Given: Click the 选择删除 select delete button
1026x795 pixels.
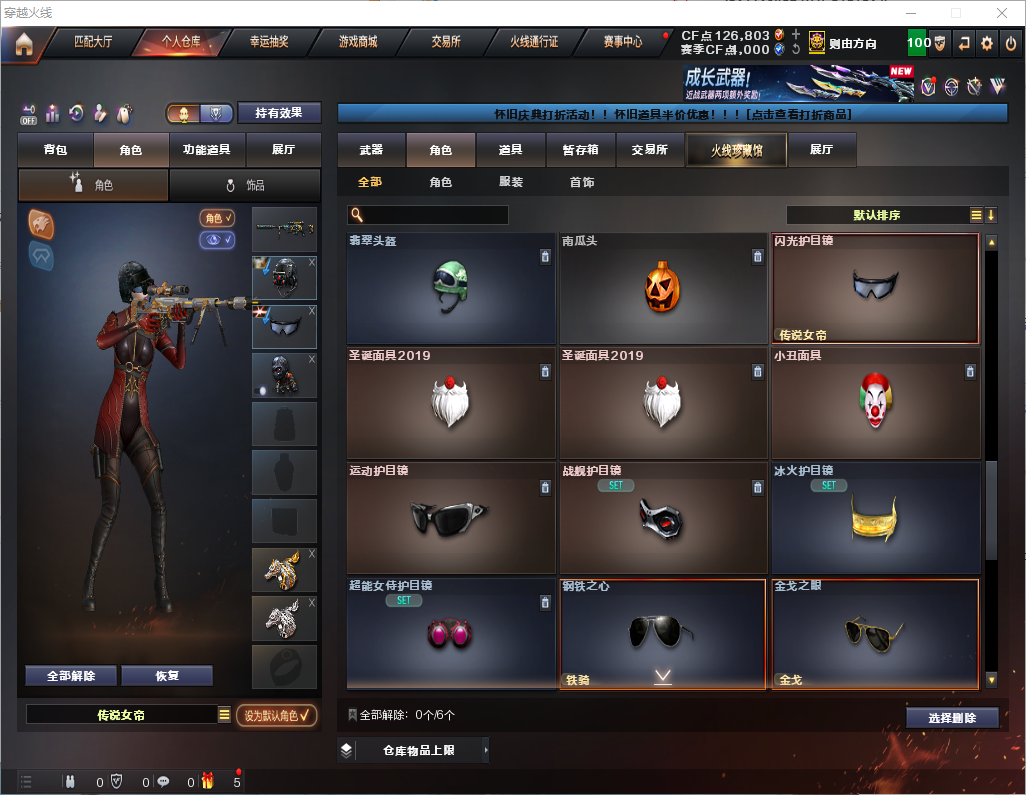Looking at the screenshot, I should tap(952, 718).
